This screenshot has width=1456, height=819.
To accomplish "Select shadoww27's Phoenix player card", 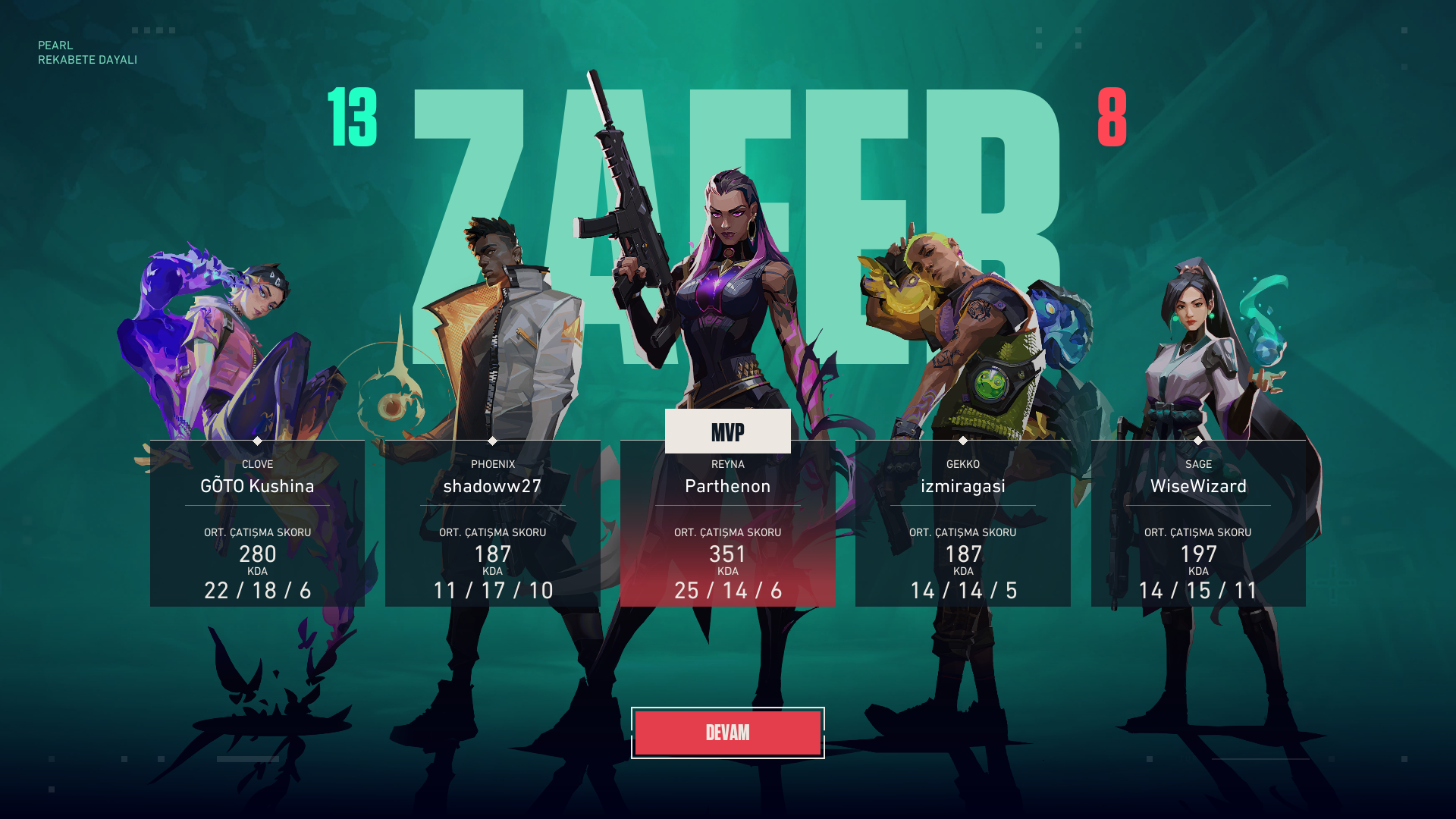I will [492, 523].
